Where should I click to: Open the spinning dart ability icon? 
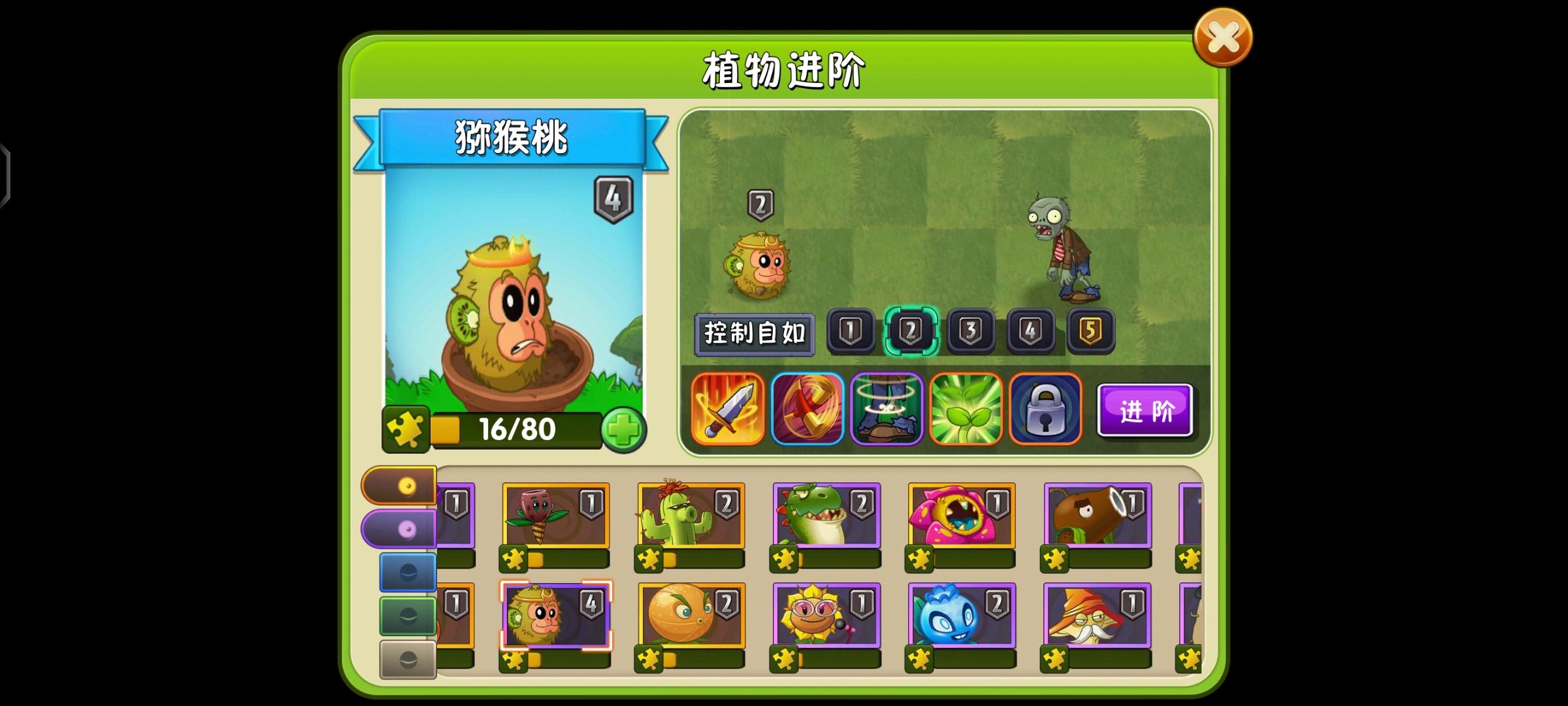807,408
